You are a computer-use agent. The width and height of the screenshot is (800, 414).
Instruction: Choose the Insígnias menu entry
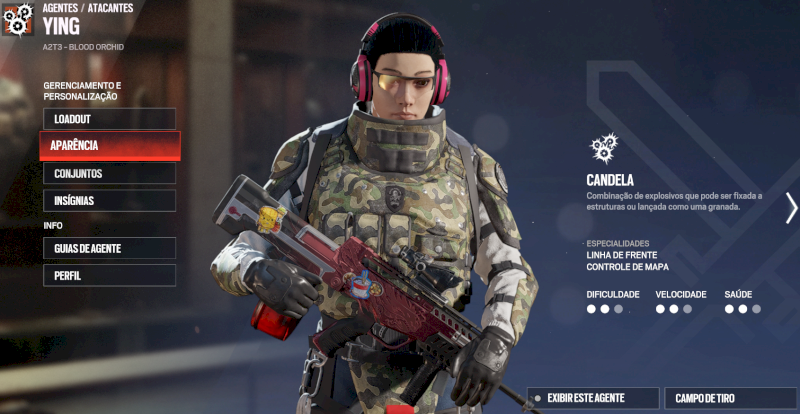click(109, 201)
